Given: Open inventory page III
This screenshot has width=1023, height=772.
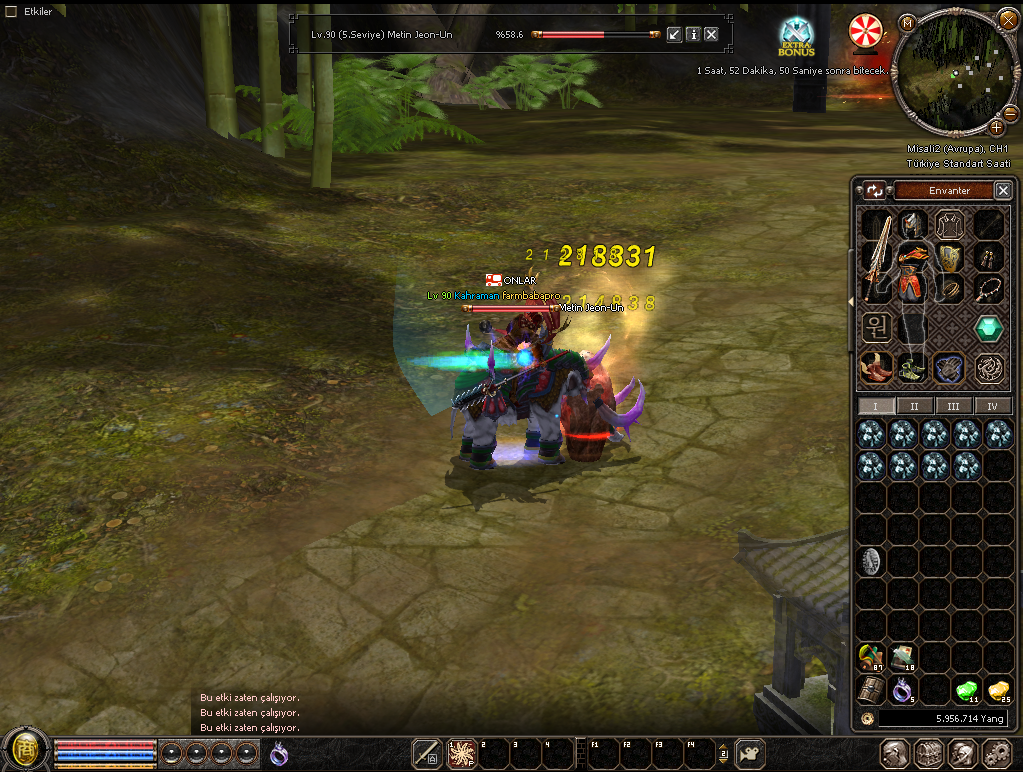Looking at the screenshot, I should (x=953, y=406).
